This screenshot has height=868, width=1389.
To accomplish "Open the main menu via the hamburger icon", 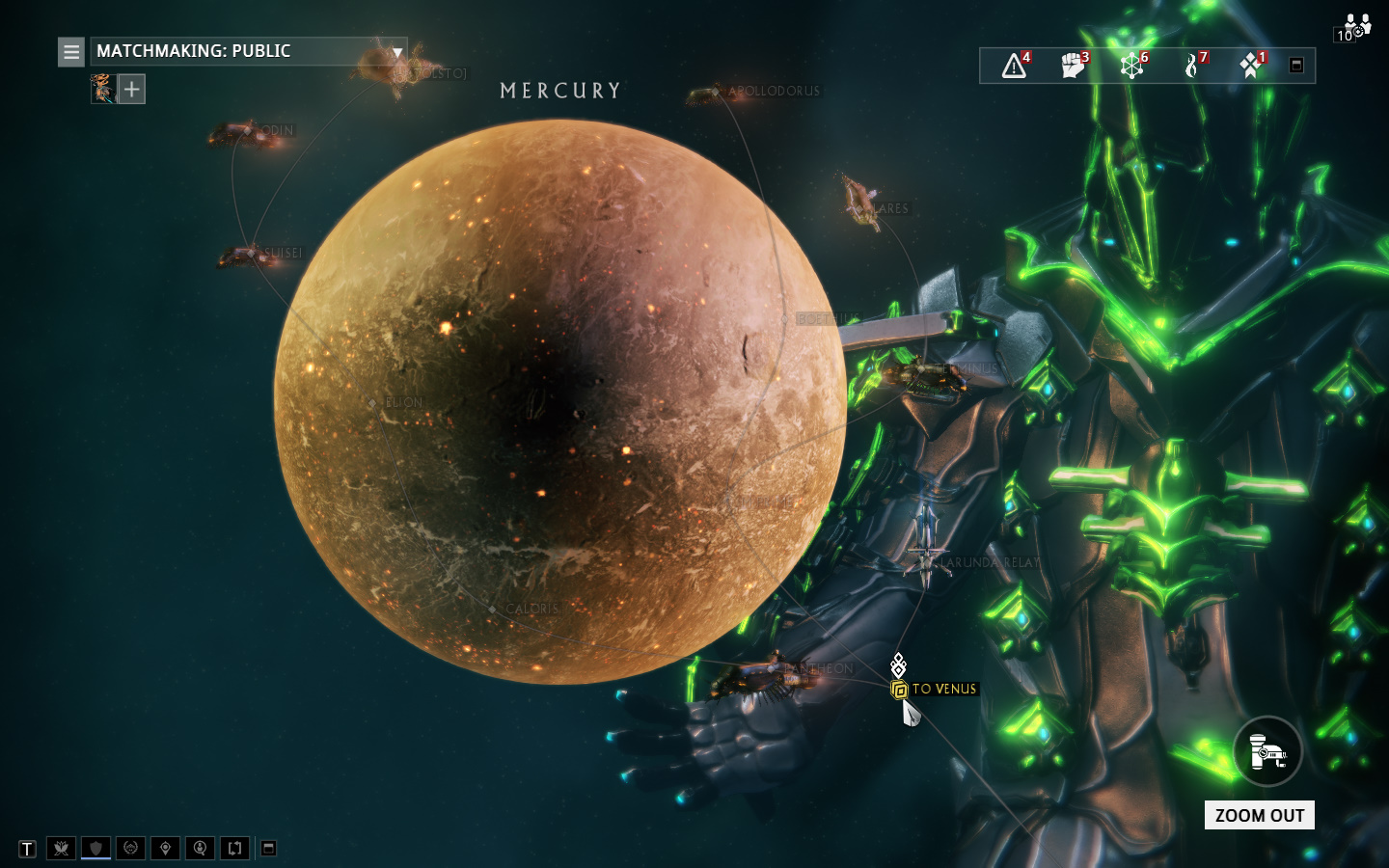I will pos(70,52).
